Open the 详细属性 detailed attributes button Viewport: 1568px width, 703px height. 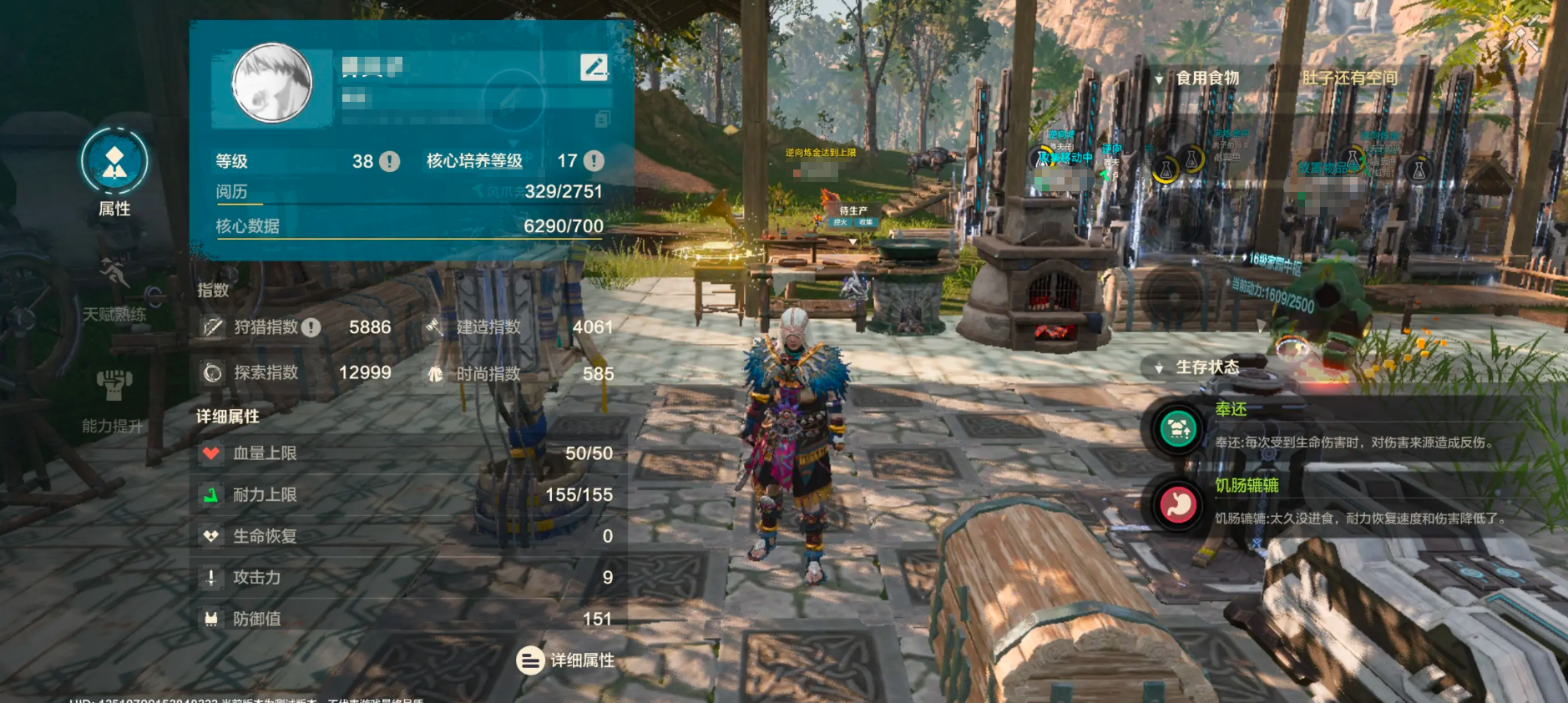pyautogui.click(x=566, y=660)
